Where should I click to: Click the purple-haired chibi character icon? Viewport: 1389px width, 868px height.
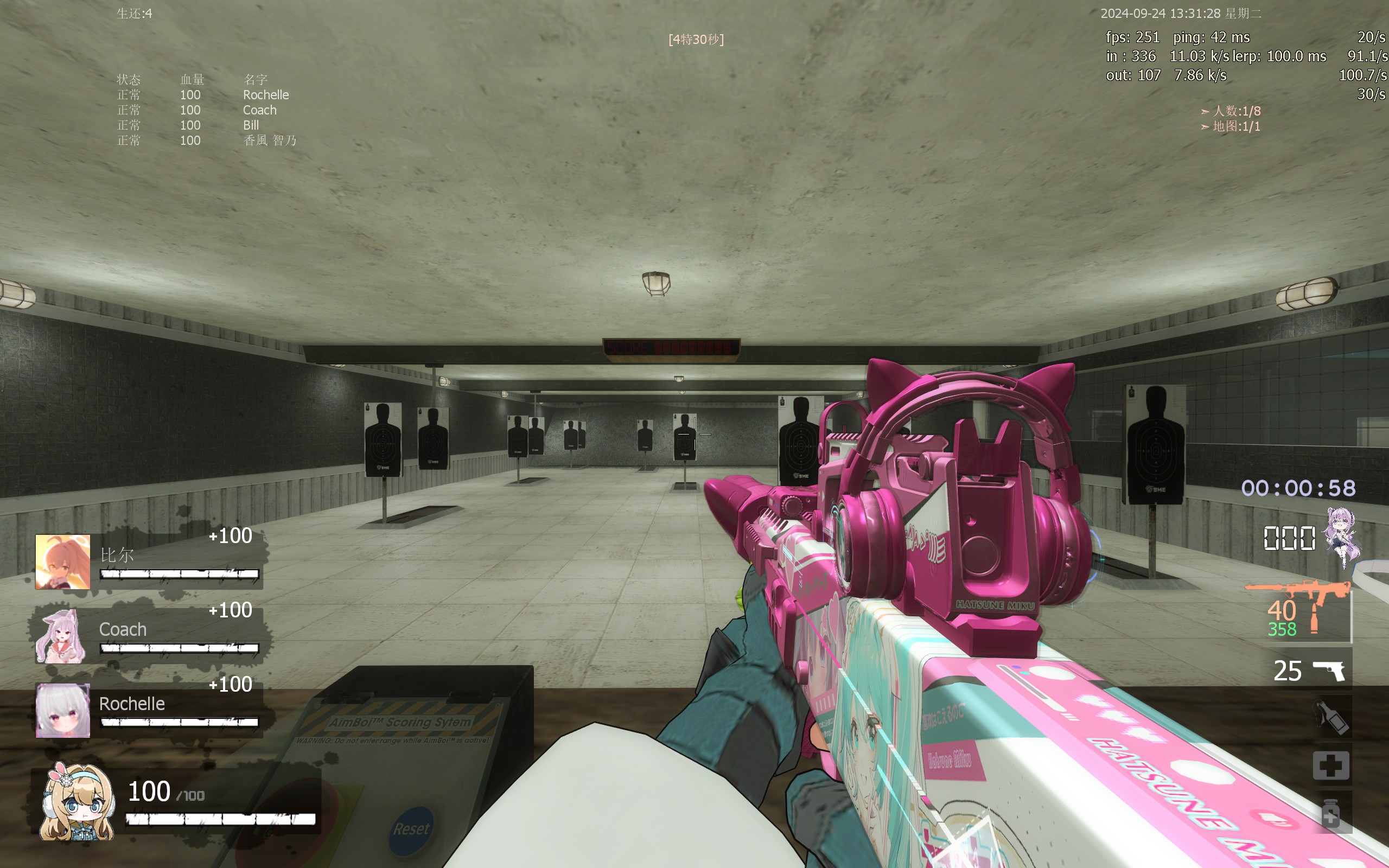point(1342,537)
